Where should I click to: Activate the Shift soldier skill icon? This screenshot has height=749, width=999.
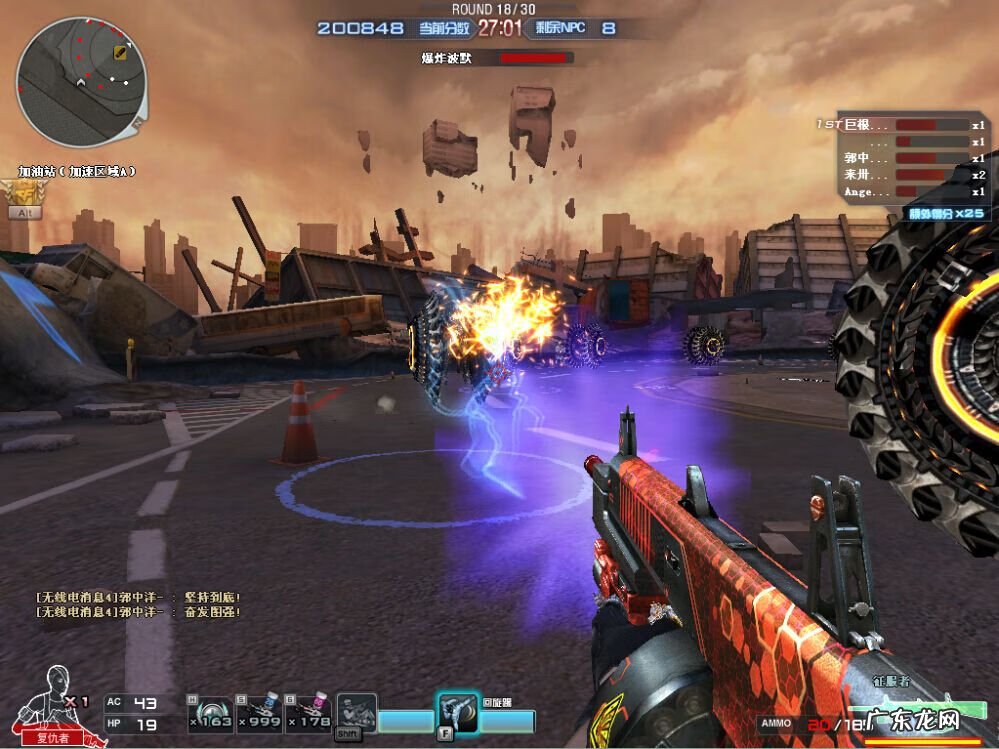pyautogui.click(x=356, y=713)
